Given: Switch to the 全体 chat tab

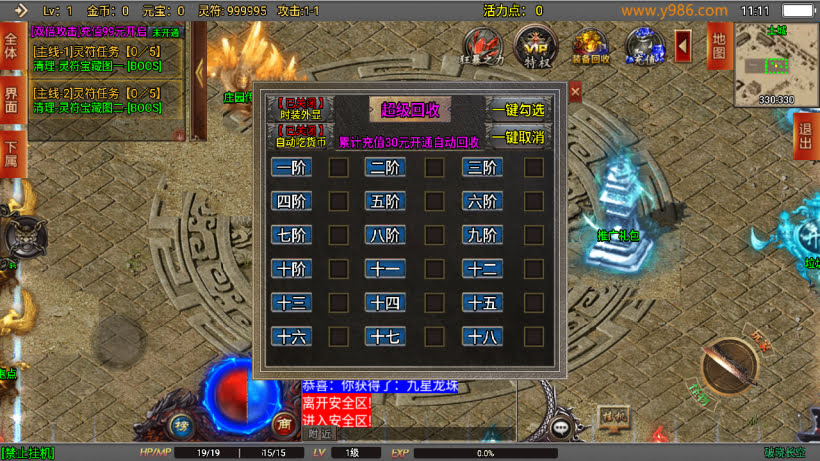Looking at the screenshot, I should [x=11, y=52].
